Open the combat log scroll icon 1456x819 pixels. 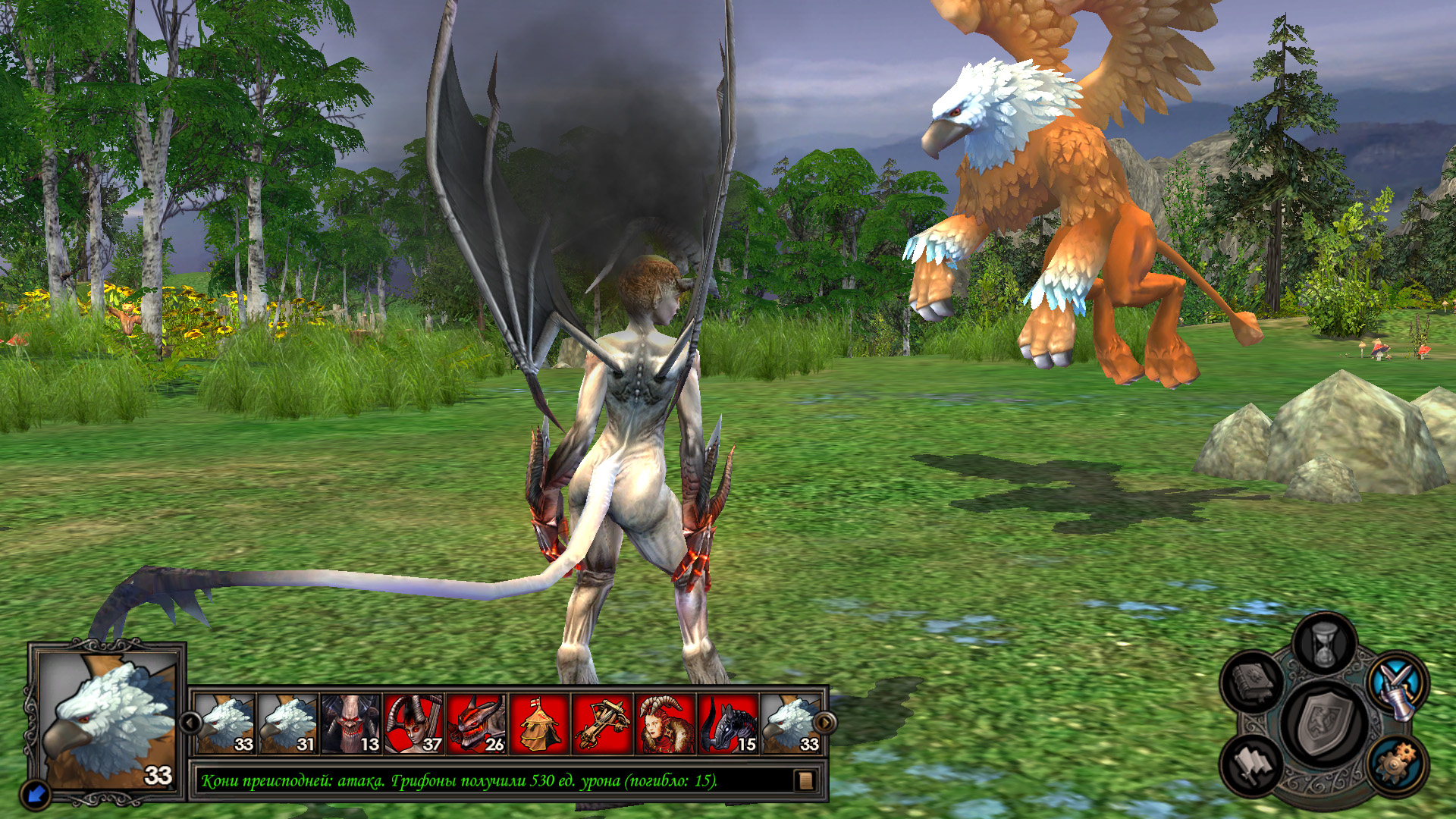pos(805,780)
